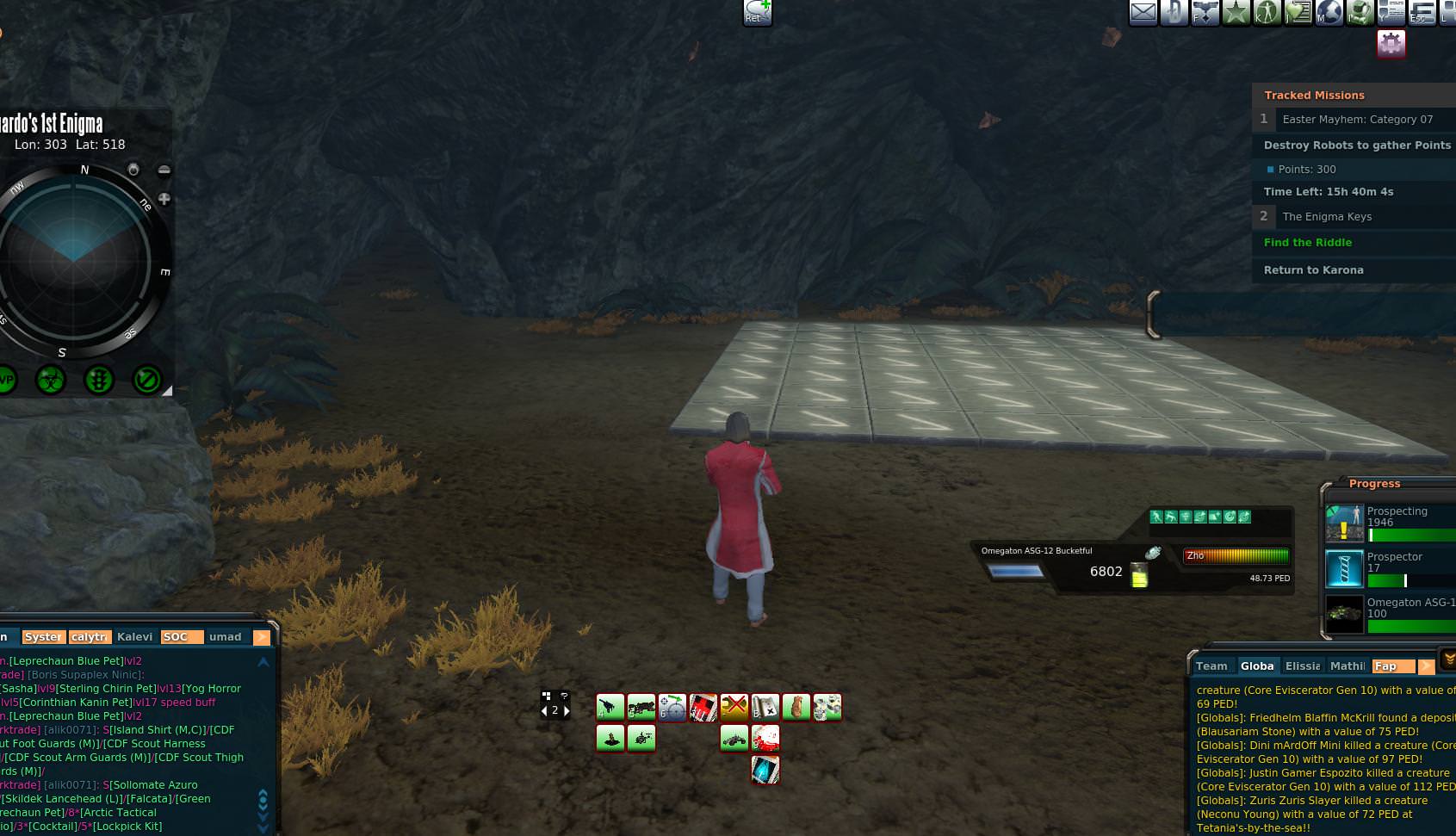1456x836 pixels.
Task: Go to next hotbar page arrow
Action: [567, 710]
